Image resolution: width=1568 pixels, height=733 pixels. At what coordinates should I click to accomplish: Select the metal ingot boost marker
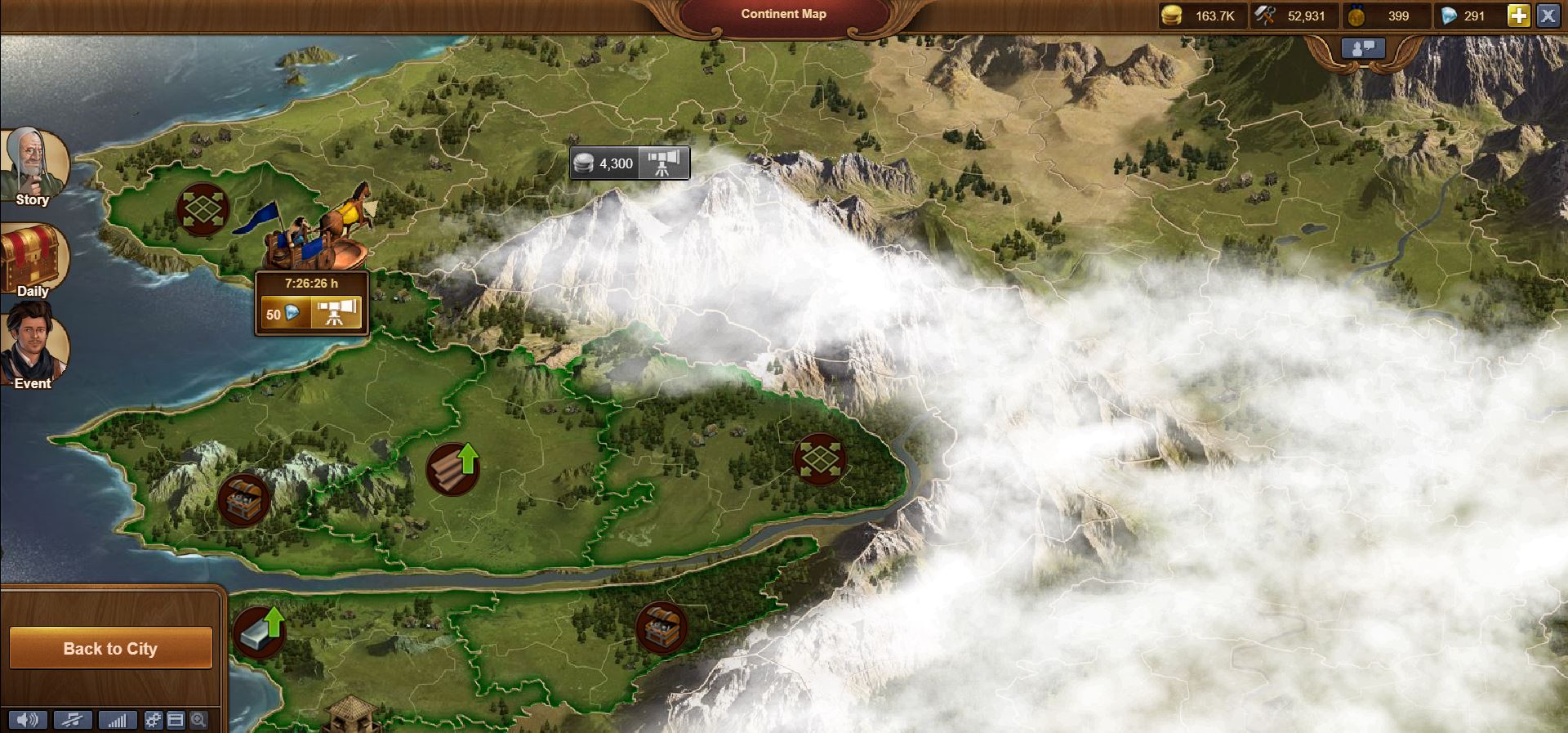coord(259,632)
